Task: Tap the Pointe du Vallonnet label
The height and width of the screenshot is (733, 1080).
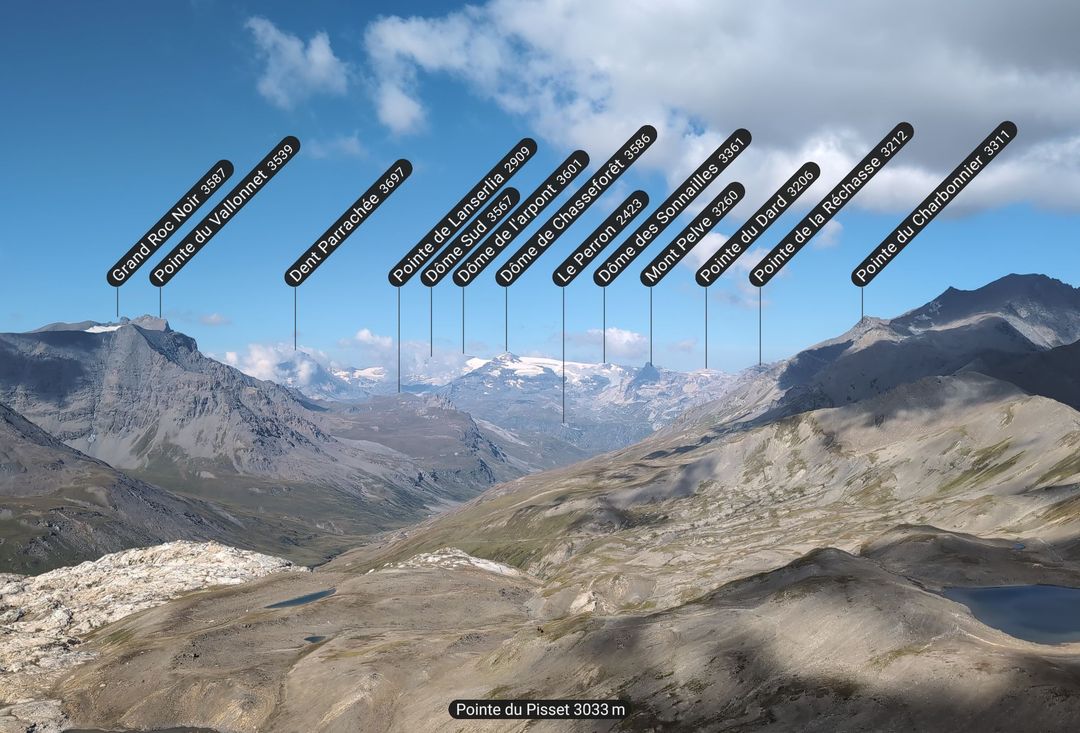Action: click(x=225, y=211)
